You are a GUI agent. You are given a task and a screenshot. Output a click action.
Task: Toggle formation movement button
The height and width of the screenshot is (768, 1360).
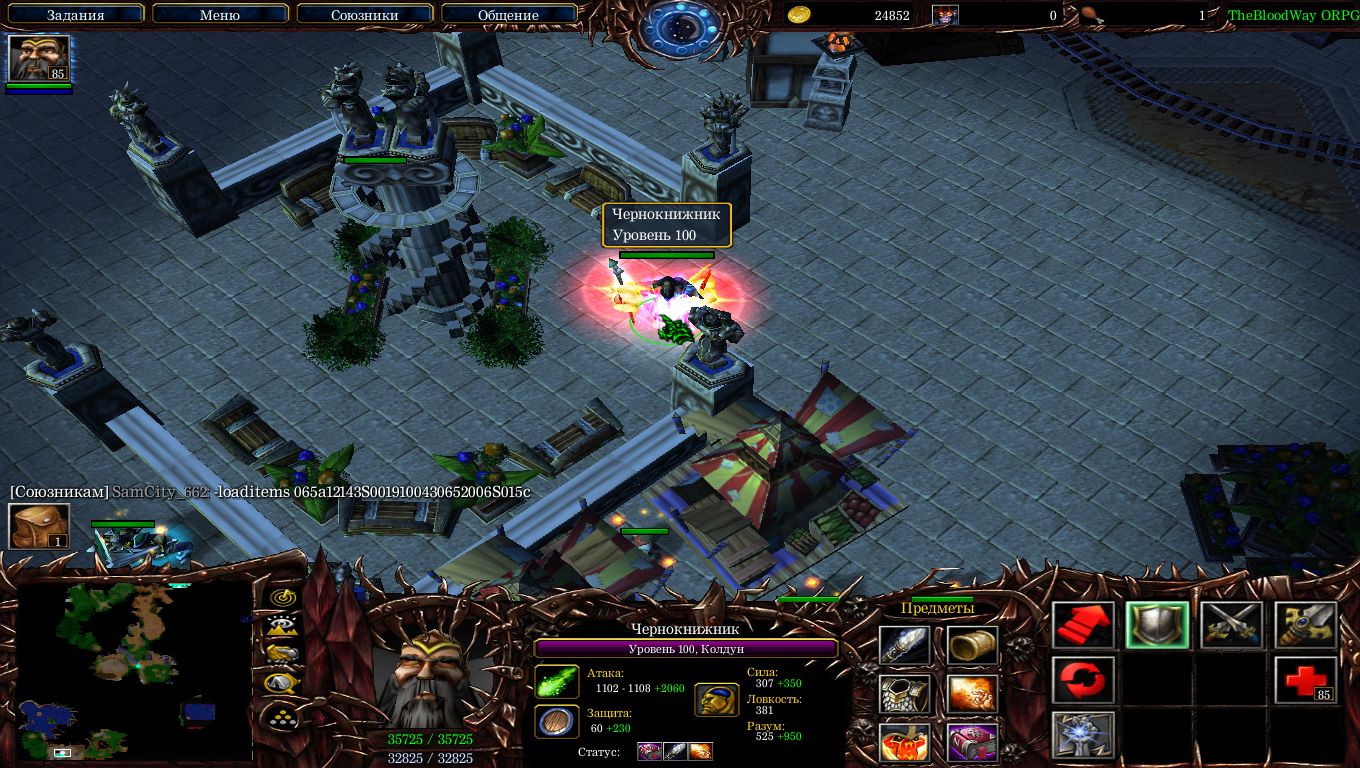(x=284, y=716)
